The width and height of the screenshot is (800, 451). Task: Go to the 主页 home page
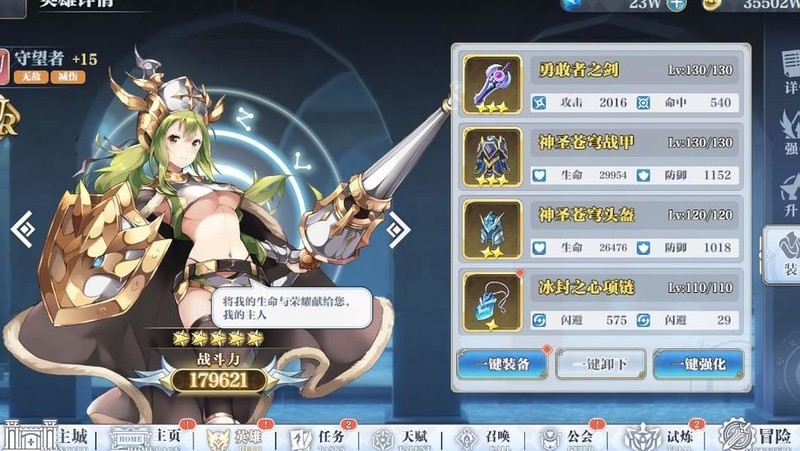click(148, 437)
